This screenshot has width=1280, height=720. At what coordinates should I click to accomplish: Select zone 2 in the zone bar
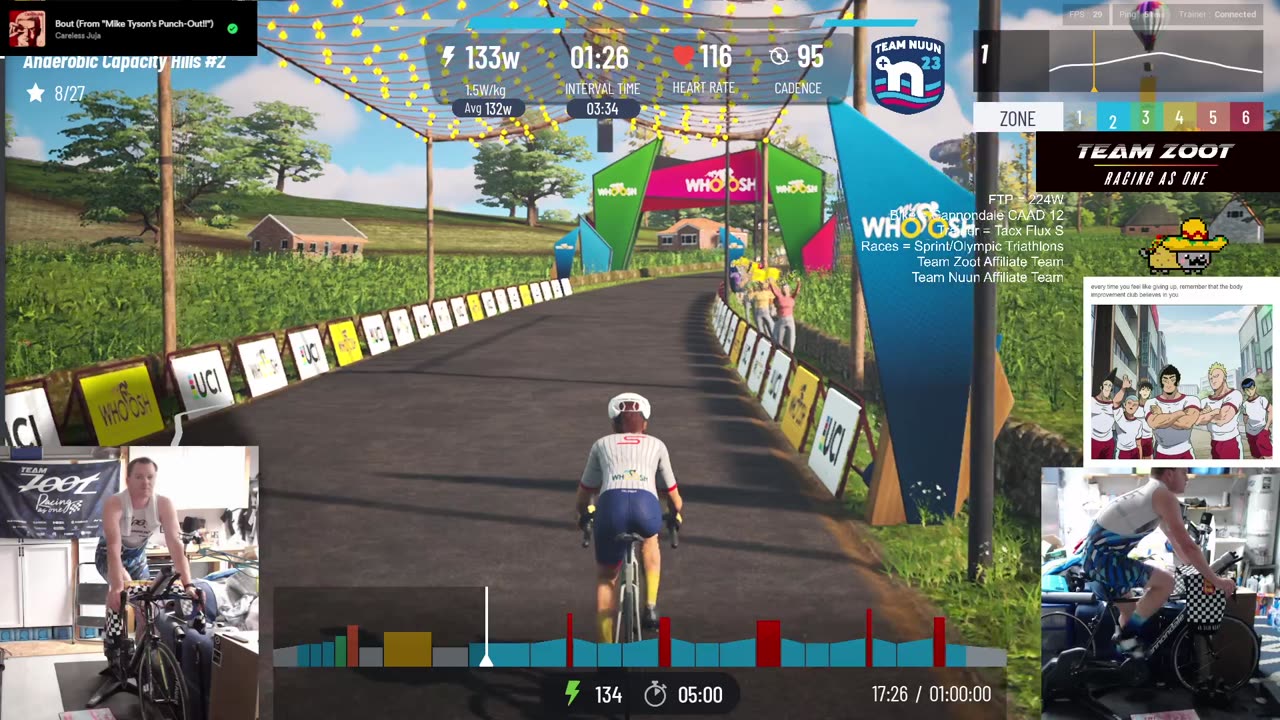pos(1112,119)
